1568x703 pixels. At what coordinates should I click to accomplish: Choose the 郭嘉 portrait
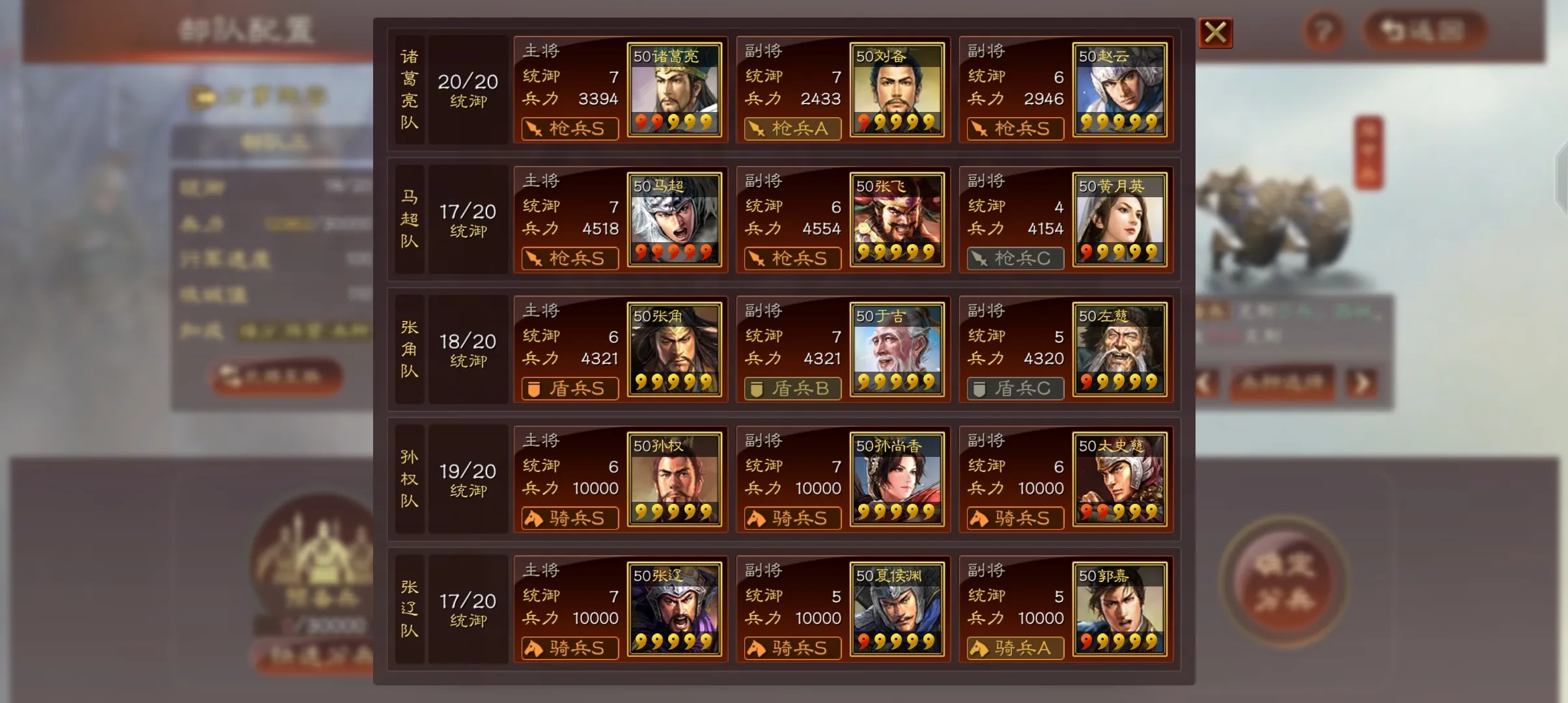pyautogui.click(x=1119, y=609)
